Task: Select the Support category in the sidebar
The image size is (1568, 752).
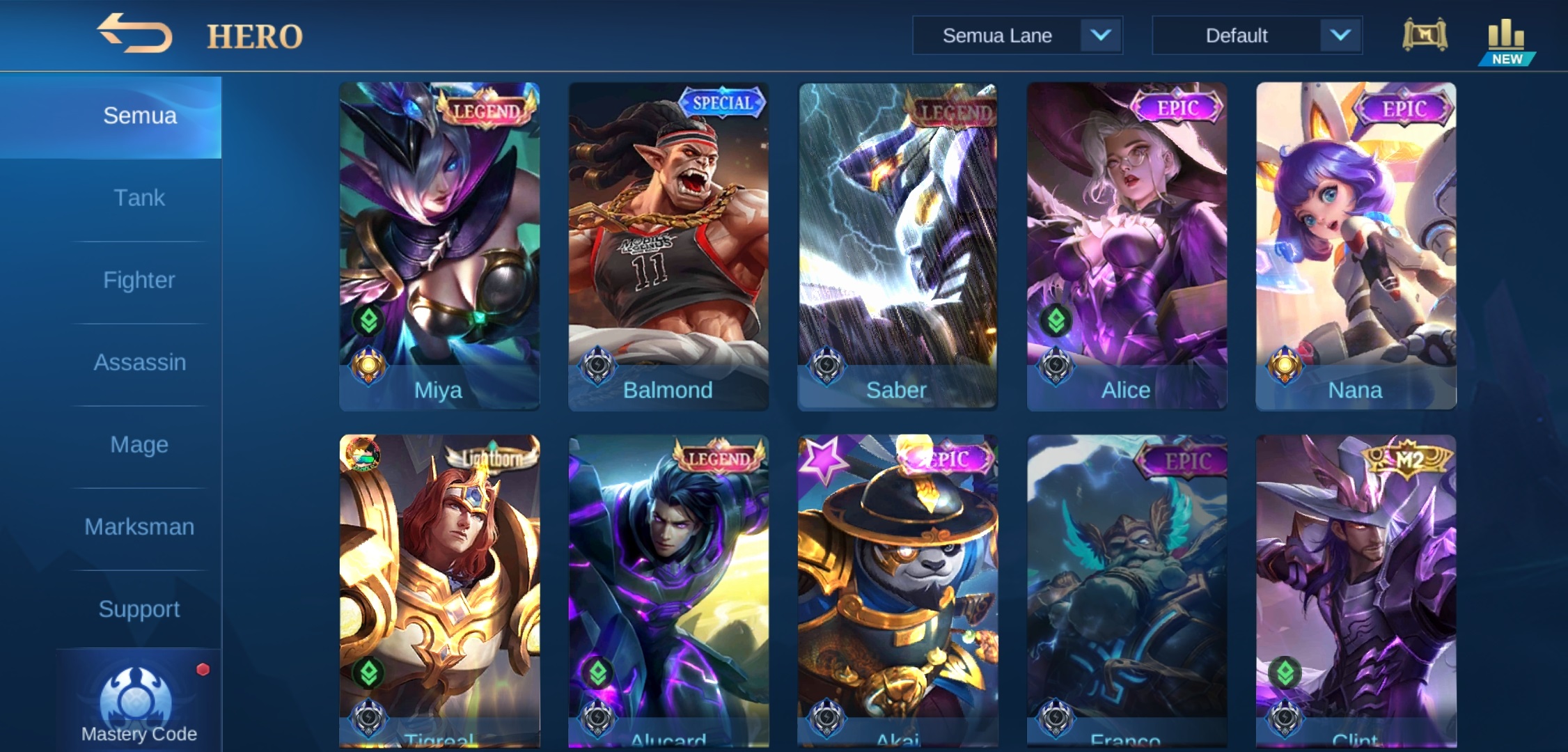Action: (x=139, y=609)
